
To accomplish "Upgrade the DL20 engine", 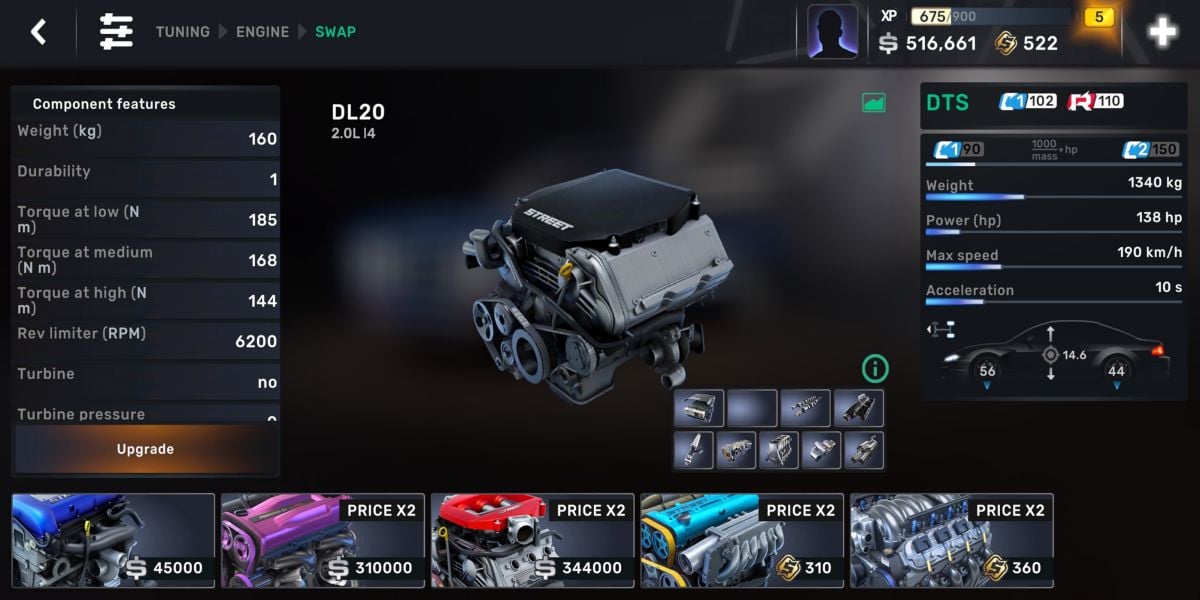I will click(145, 449).
